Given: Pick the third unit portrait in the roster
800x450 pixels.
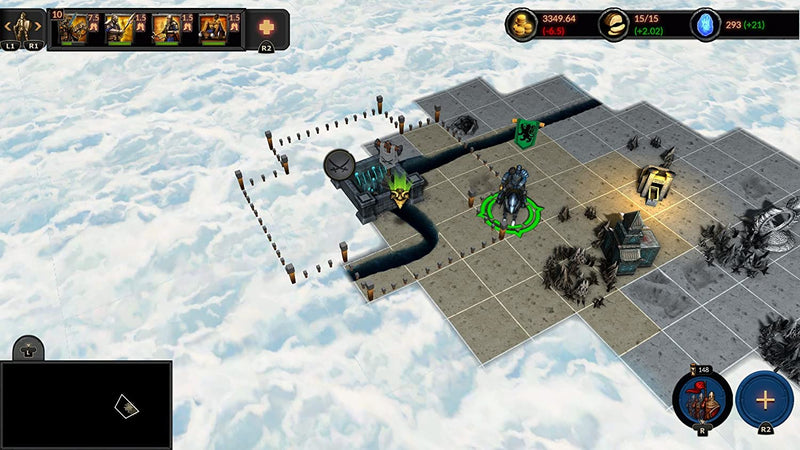Looking at the screenshot, I should point(166,29).
